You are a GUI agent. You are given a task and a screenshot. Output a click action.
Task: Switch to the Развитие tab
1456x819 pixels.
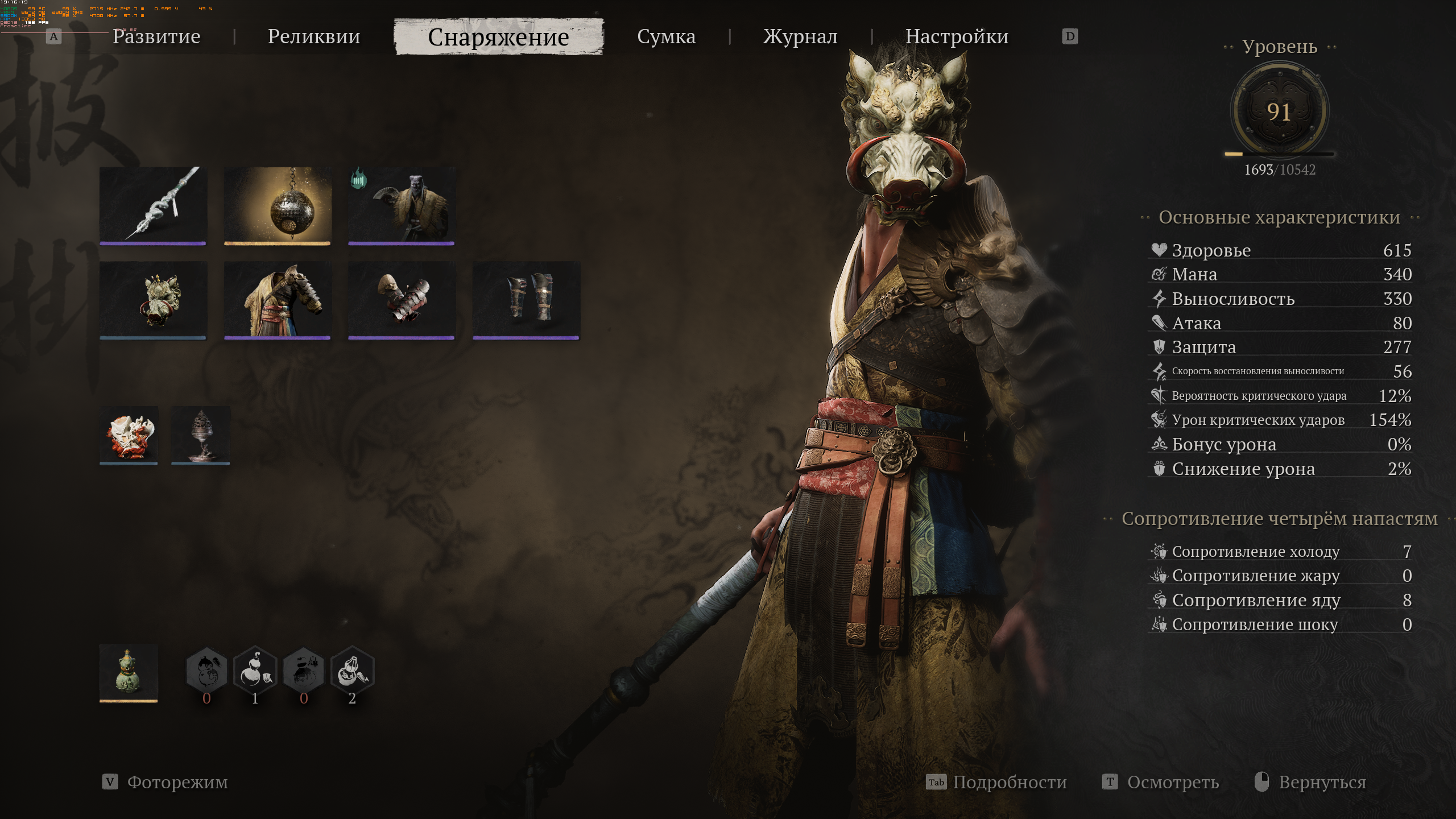[156, 36]
